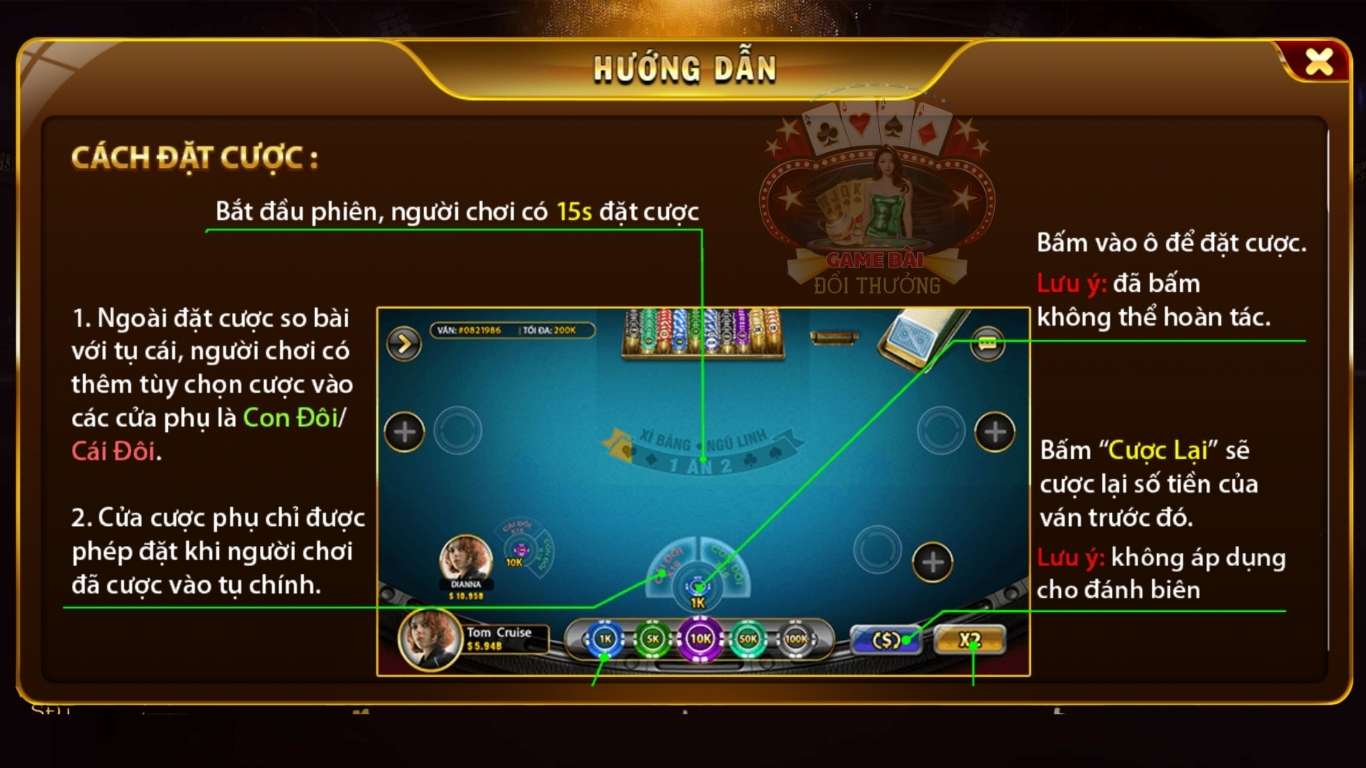Select the 100K betting chip
Viewport: 1366px width, 768px height.
click(794, 639)
